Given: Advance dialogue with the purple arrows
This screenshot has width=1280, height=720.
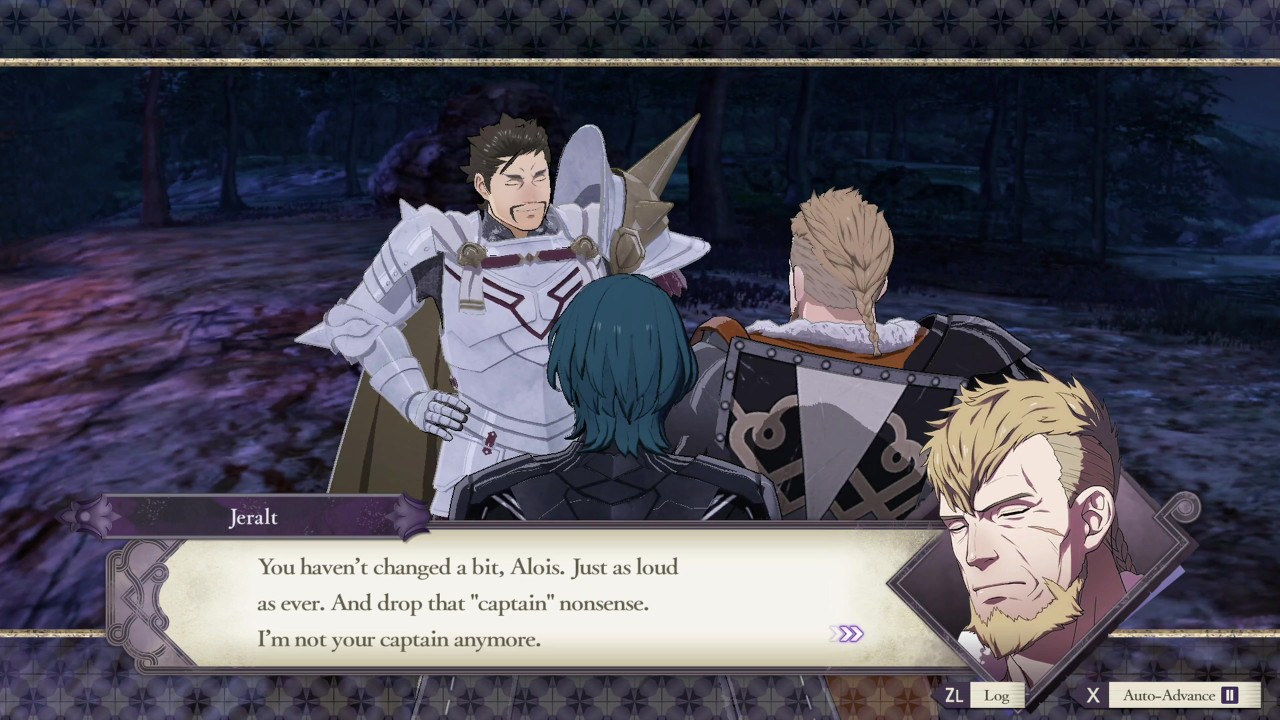Looking at the screenshot, I should tap(849, 634).
